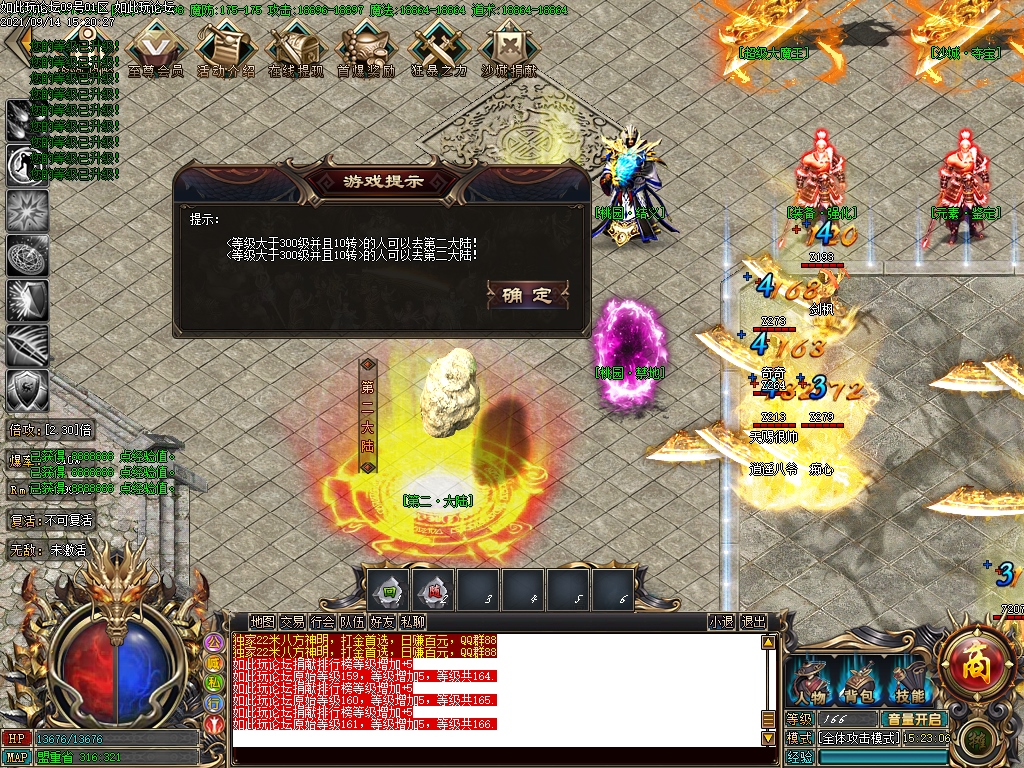The height and width of the screenshot is (768, 1024).
Task: Open the 队伍 party tab
Action: [352, 622]
